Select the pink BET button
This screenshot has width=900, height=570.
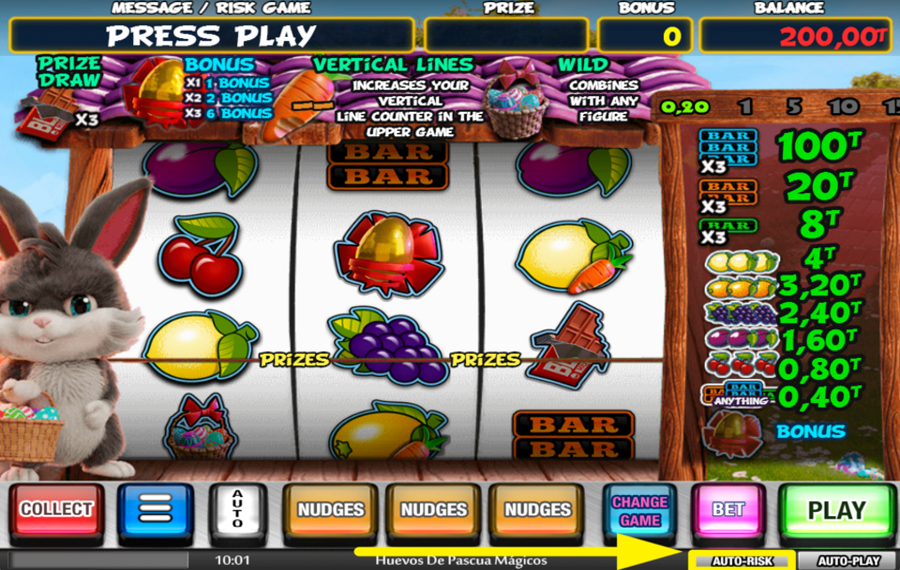coord(728,509)
